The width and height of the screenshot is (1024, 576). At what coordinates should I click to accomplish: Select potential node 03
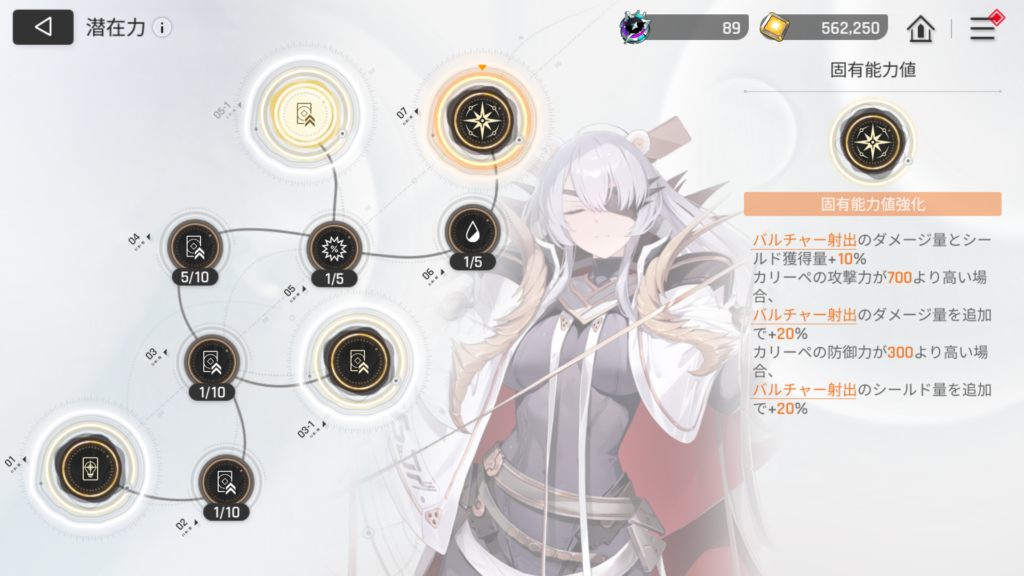[211, 361]
